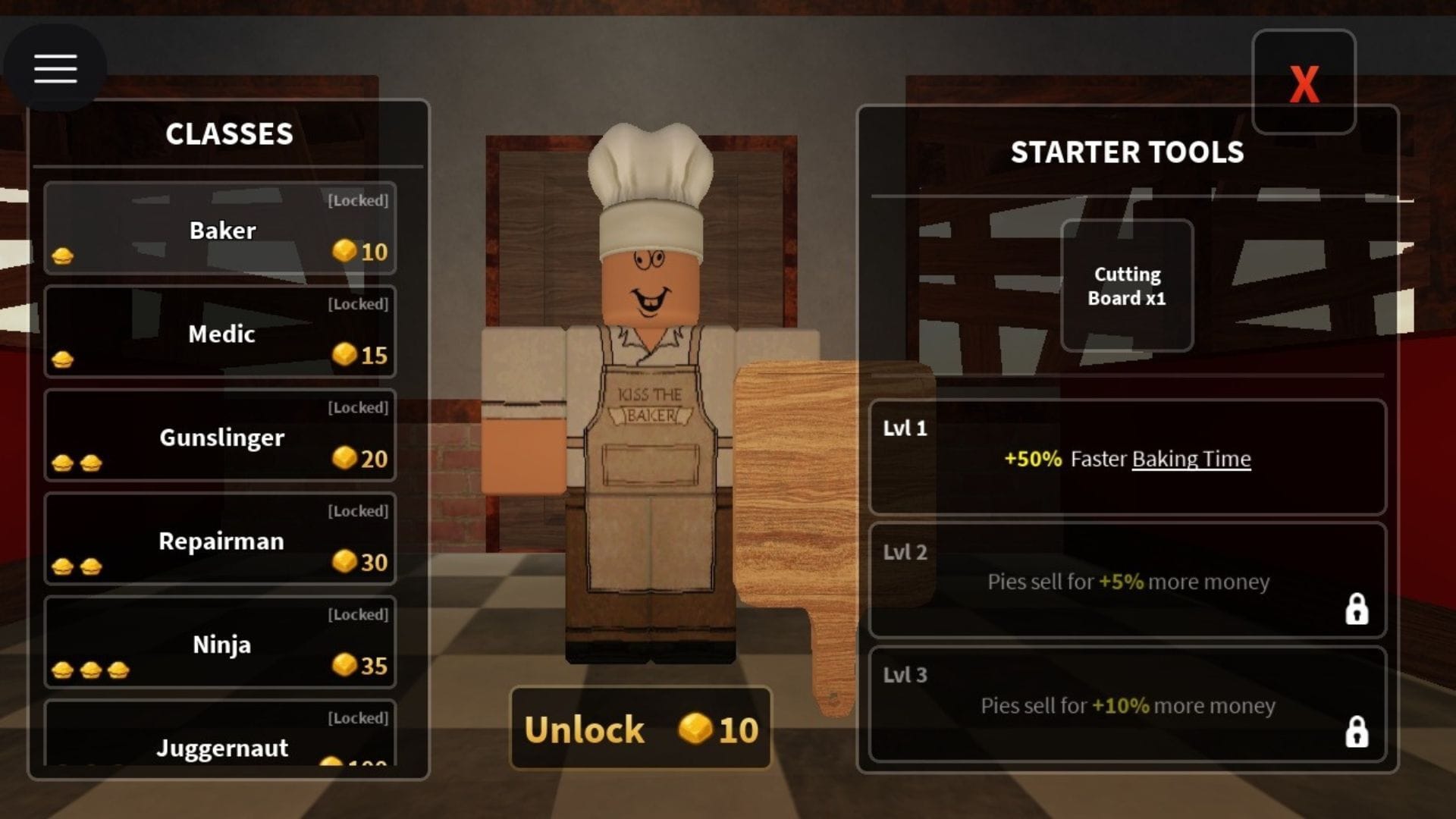The width and height of the screenshot is (1456, 819).
Task: Select the Medic class entry
Action: tap(220, 332)
